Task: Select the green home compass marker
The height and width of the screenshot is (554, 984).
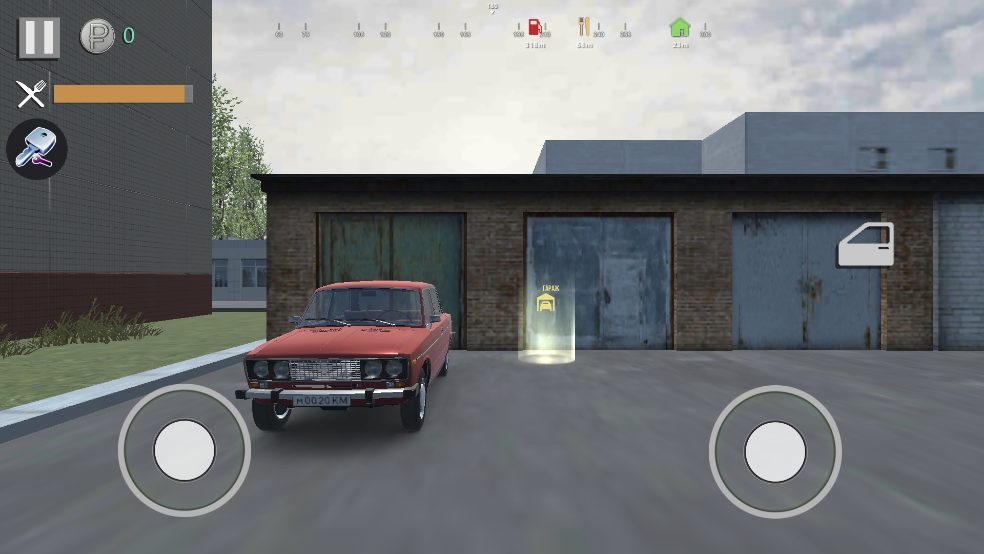Action: [680, 28]
